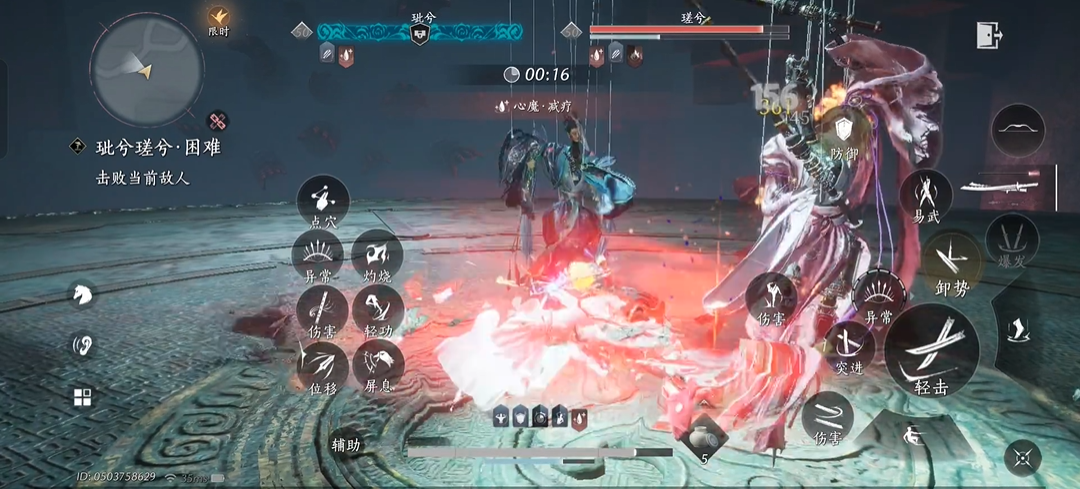Activate the 爆发 burst skill
1080x489 pixels.
click(1012, 239)
